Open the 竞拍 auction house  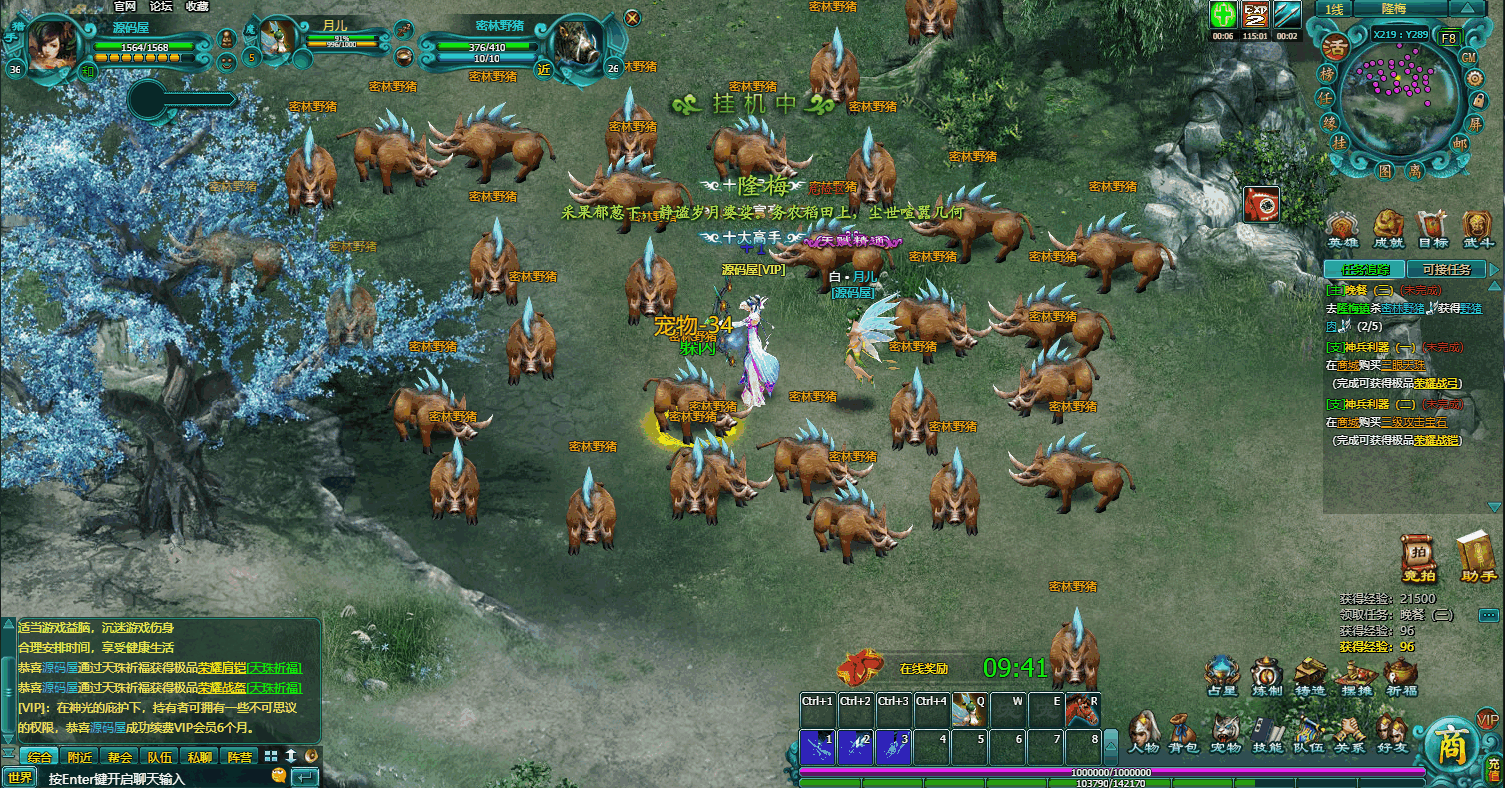(1418, 558)
